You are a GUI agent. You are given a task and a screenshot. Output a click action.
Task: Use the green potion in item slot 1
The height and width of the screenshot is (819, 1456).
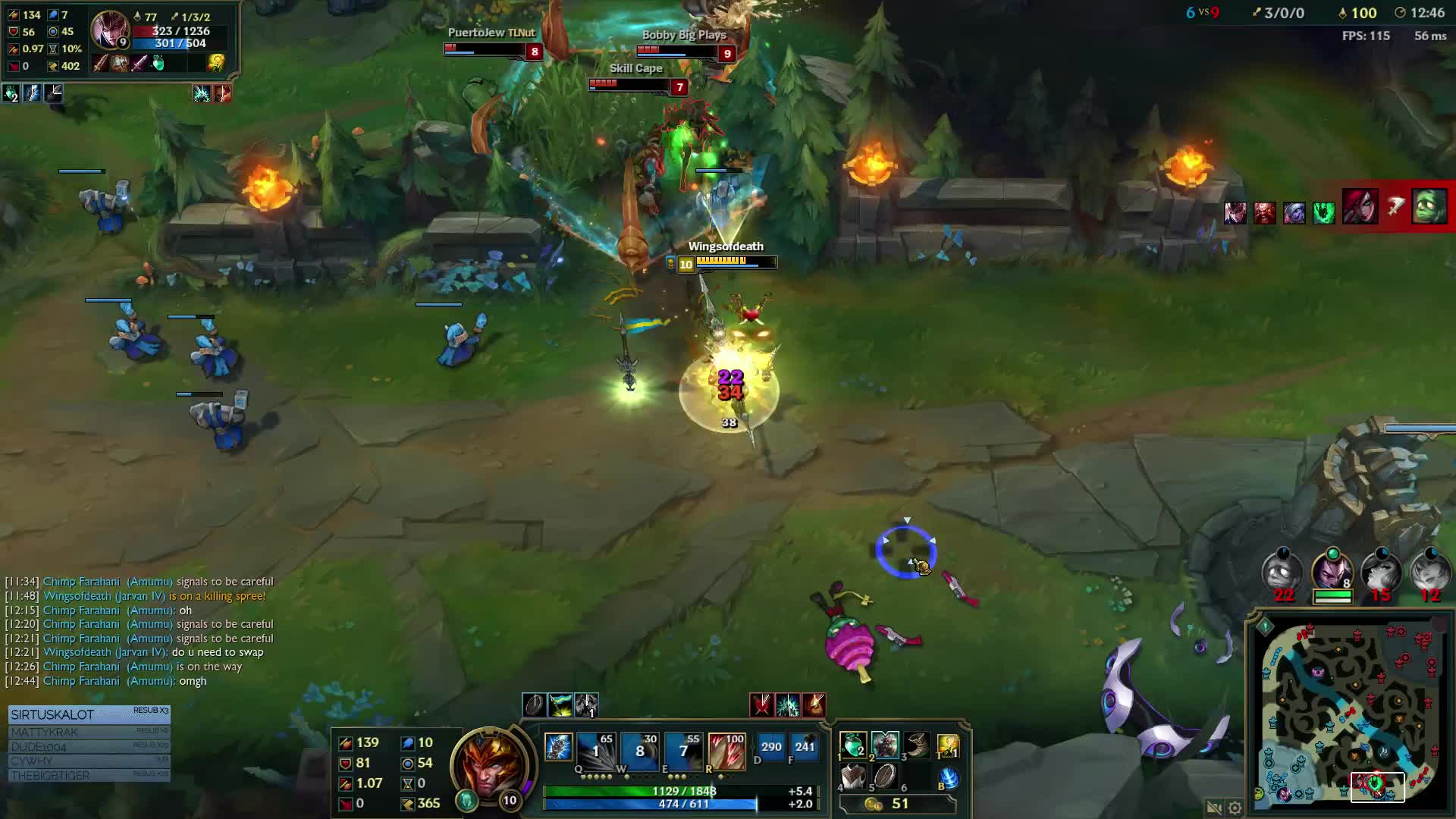point(853,745)
